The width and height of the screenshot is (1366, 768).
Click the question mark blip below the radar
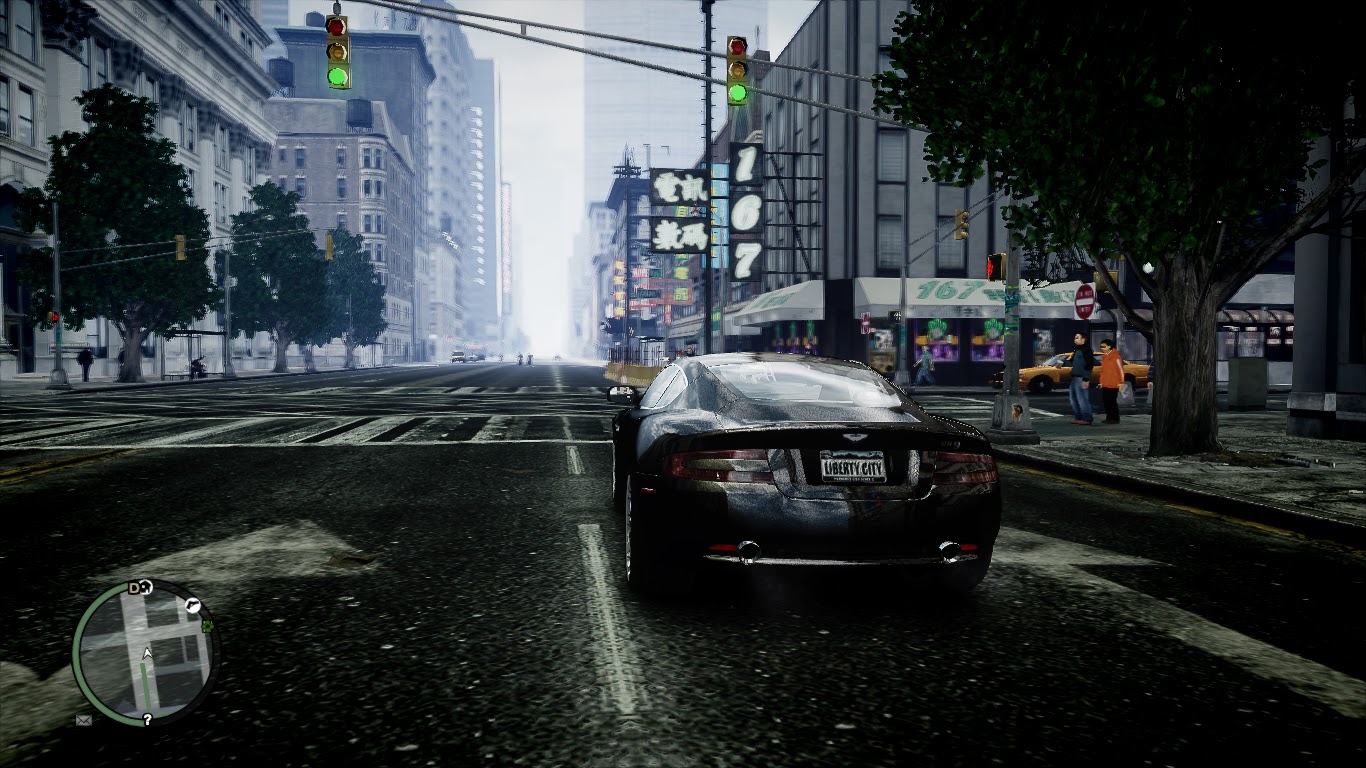tap(146, 718)
